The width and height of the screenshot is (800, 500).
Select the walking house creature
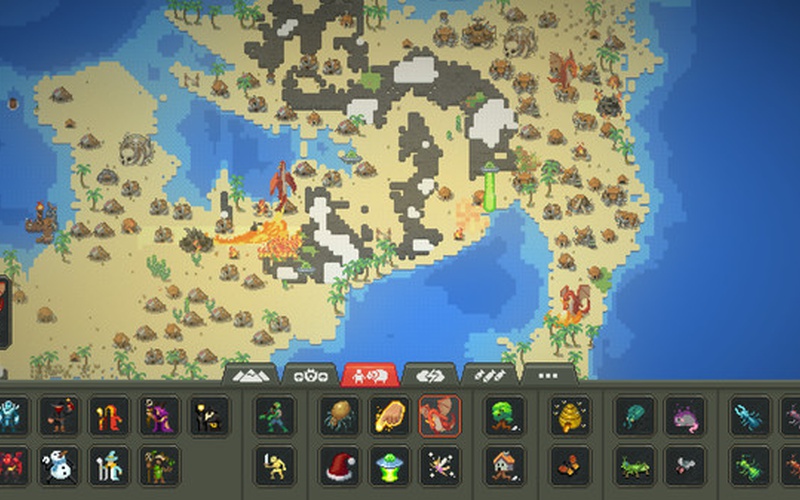tap(504, 465)
